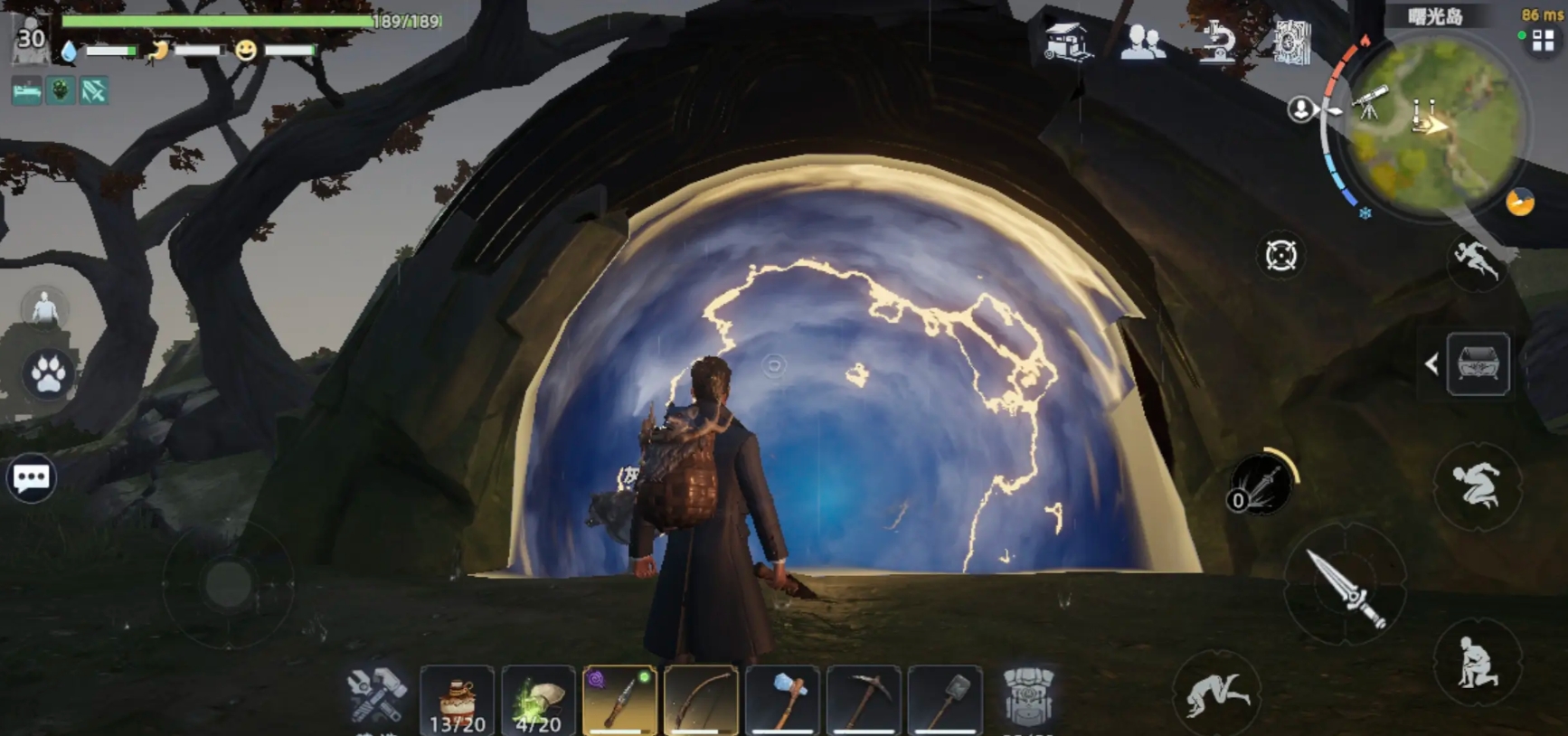Tap the crosshair target lock button

point(1280,256)
